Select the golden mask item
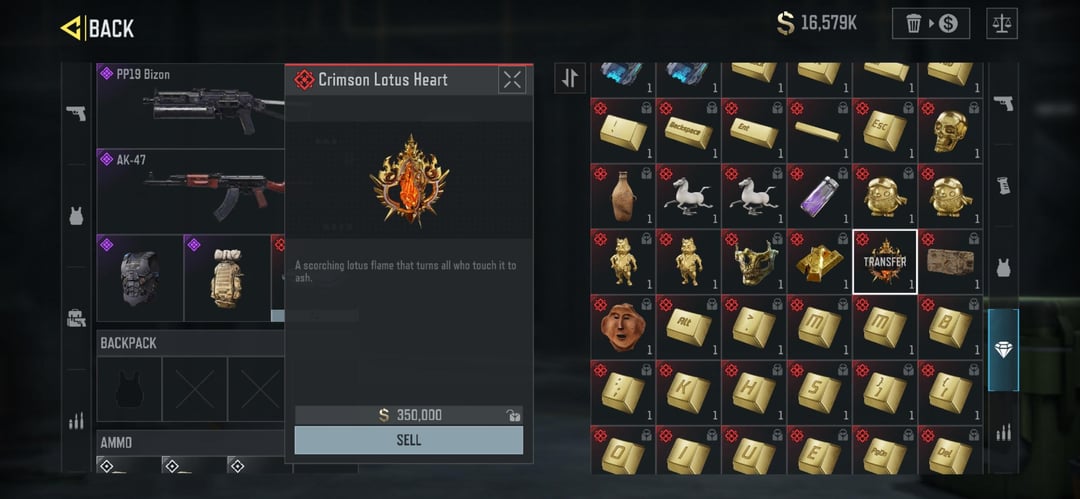The image size is (1080, 499). click(x=754, y=261)
